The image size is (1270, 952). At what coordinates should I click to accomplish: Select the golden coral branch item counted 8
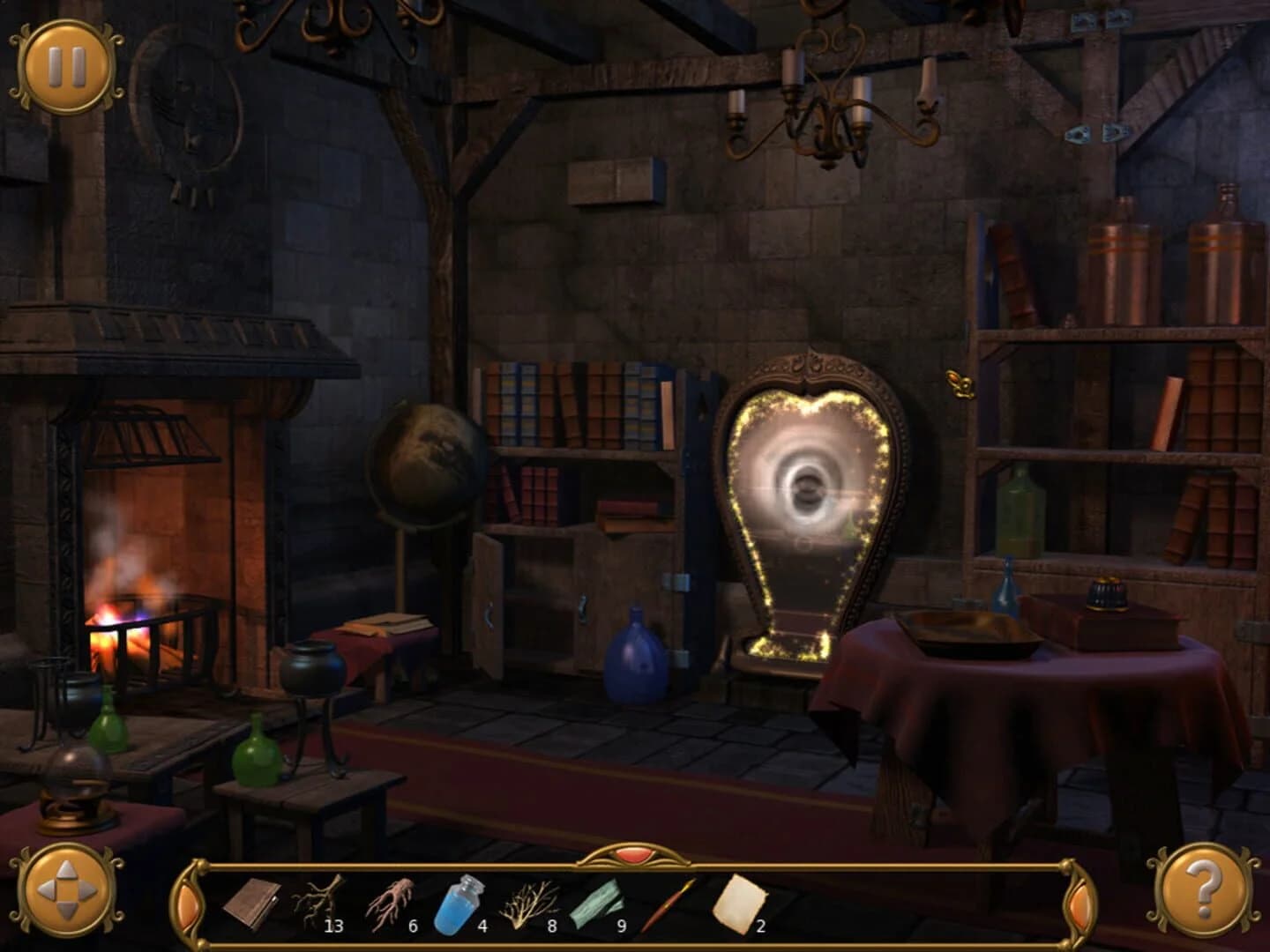click(x=527, y=904)
